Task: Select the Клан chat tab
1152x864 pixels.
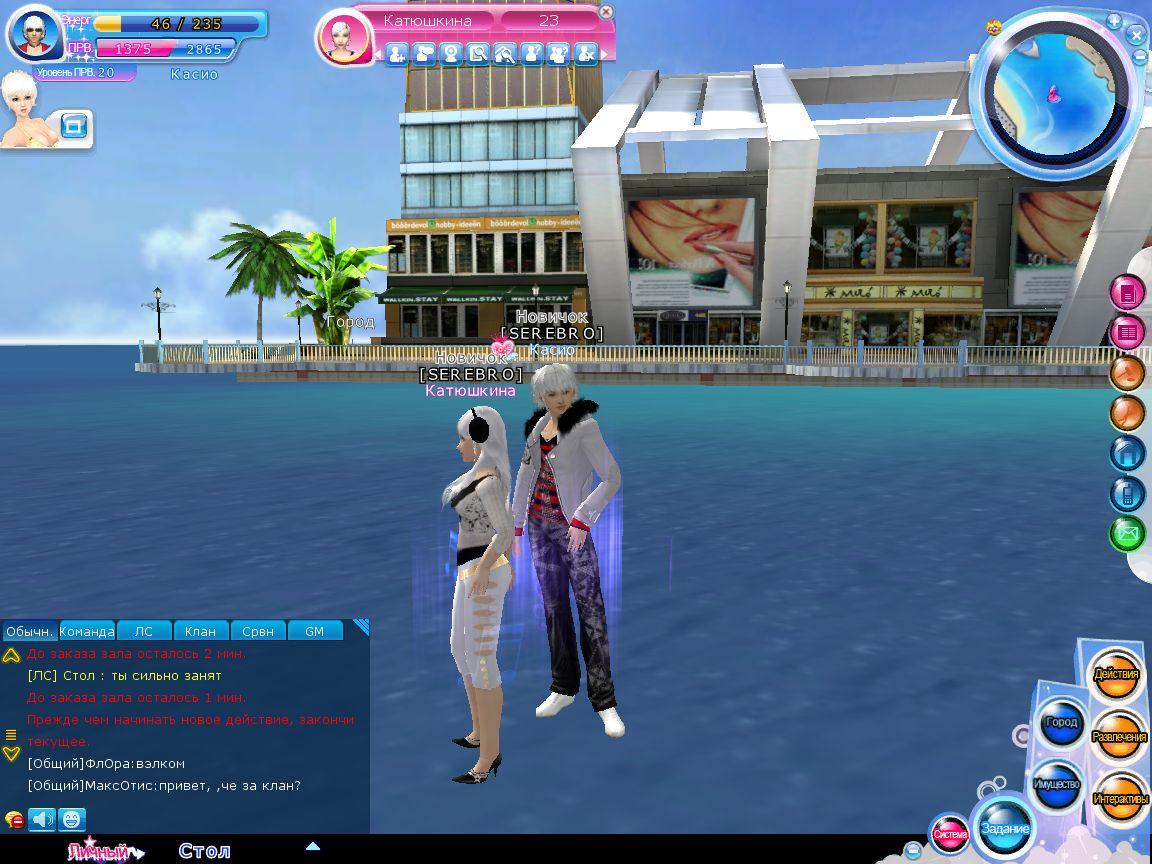Action: 200,631
